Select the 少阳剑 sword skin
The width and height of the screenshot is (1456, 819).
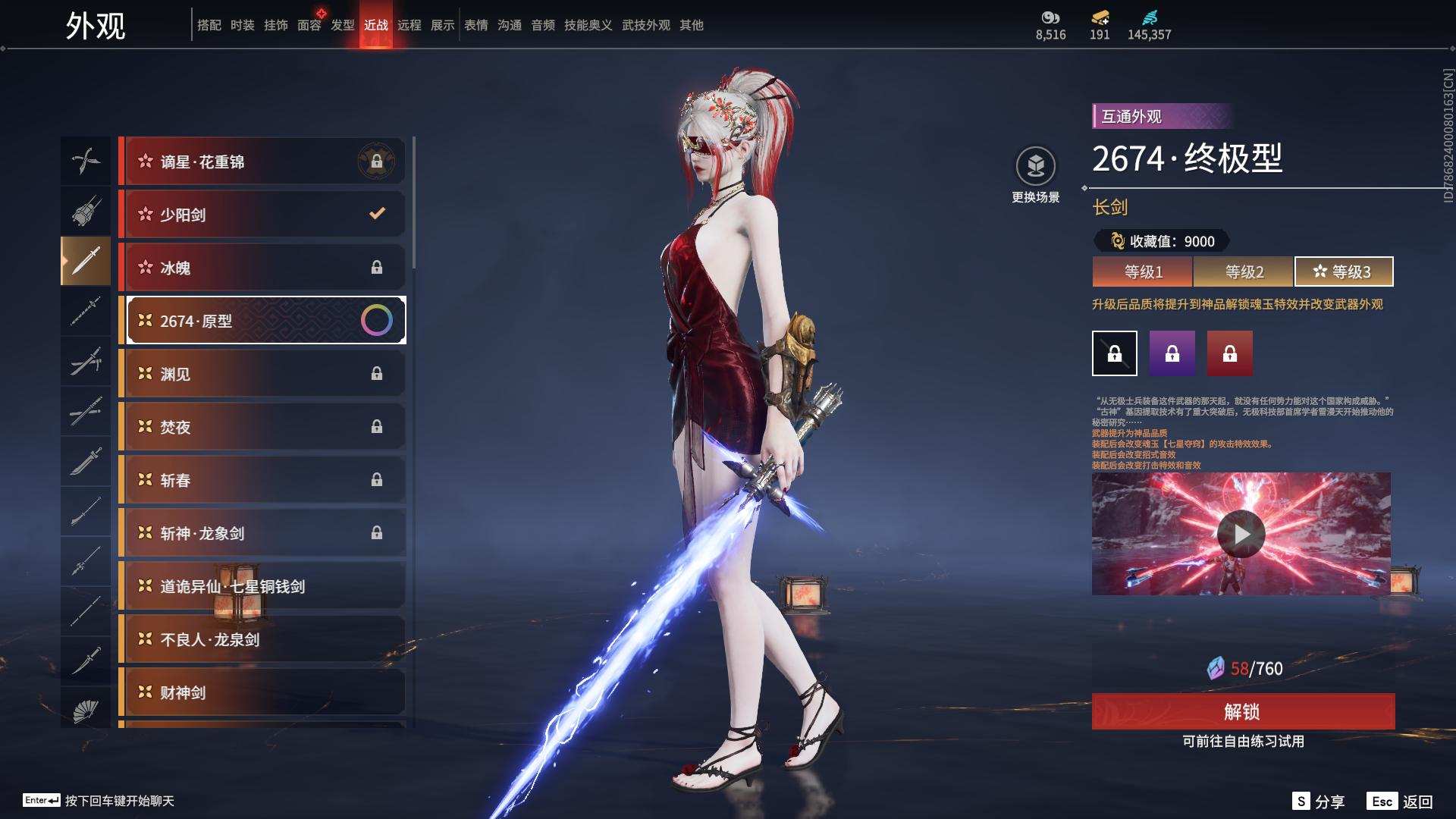tap(262, 215)
